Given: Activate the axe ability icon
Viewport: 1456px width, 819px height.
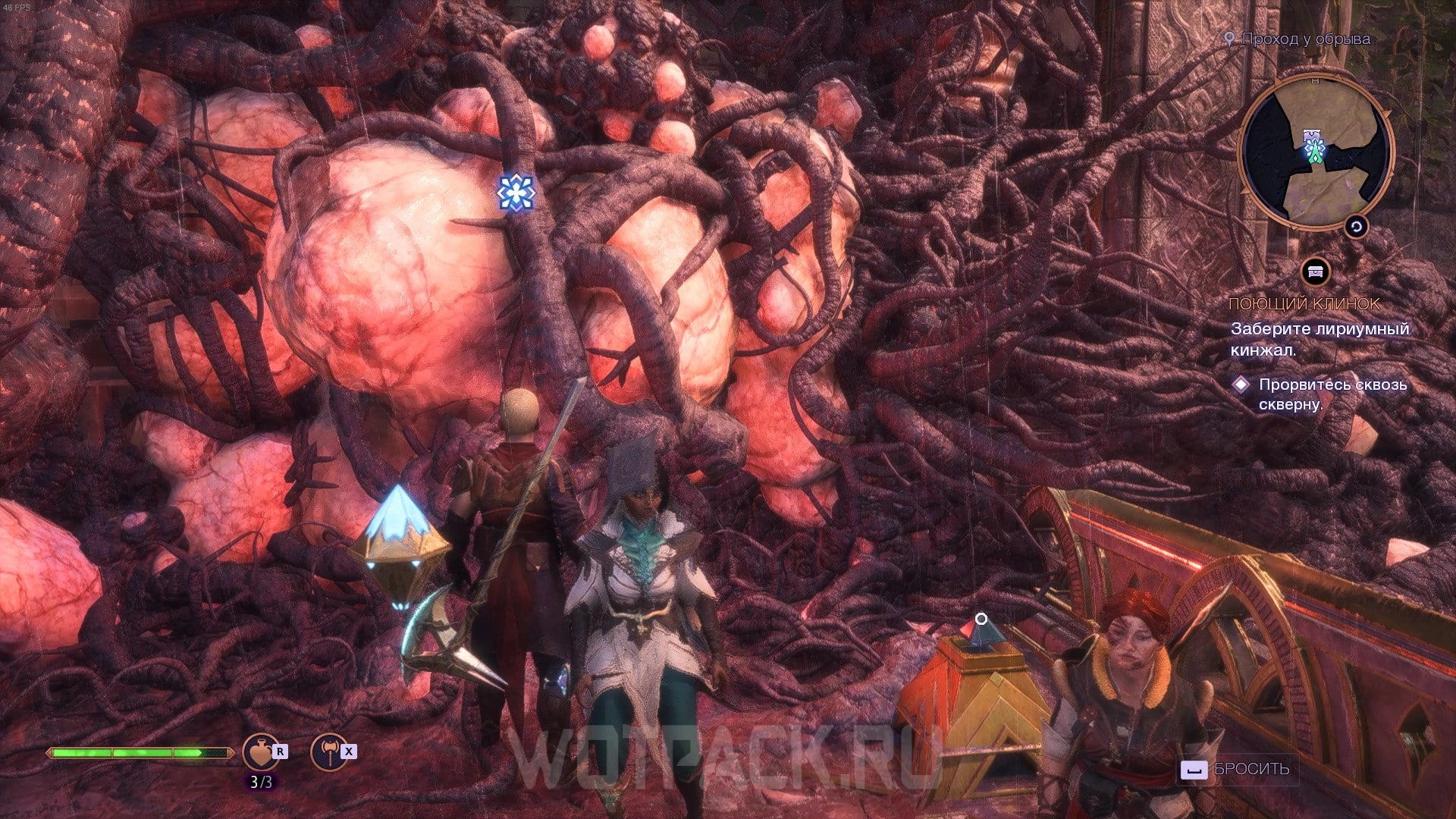Looking at the screenshot, I should click(x=328, y=752).
